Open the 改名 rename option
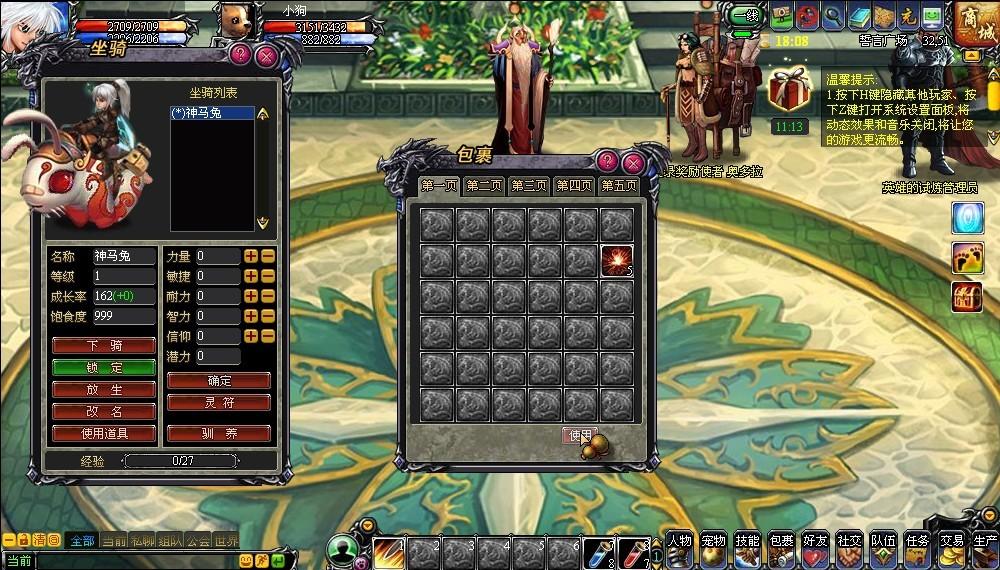The image size is (1000, 570). pos(104,411)
